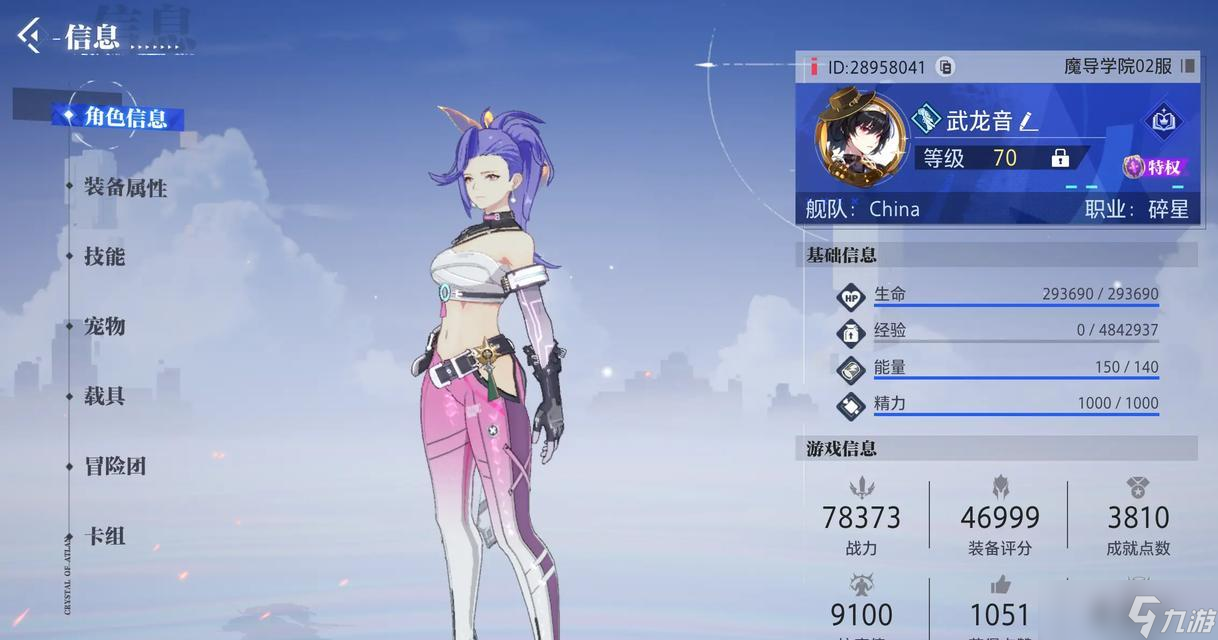The image size is (1218, 640).
Task: Click the level lock icon
Action: coord(1060,158)
